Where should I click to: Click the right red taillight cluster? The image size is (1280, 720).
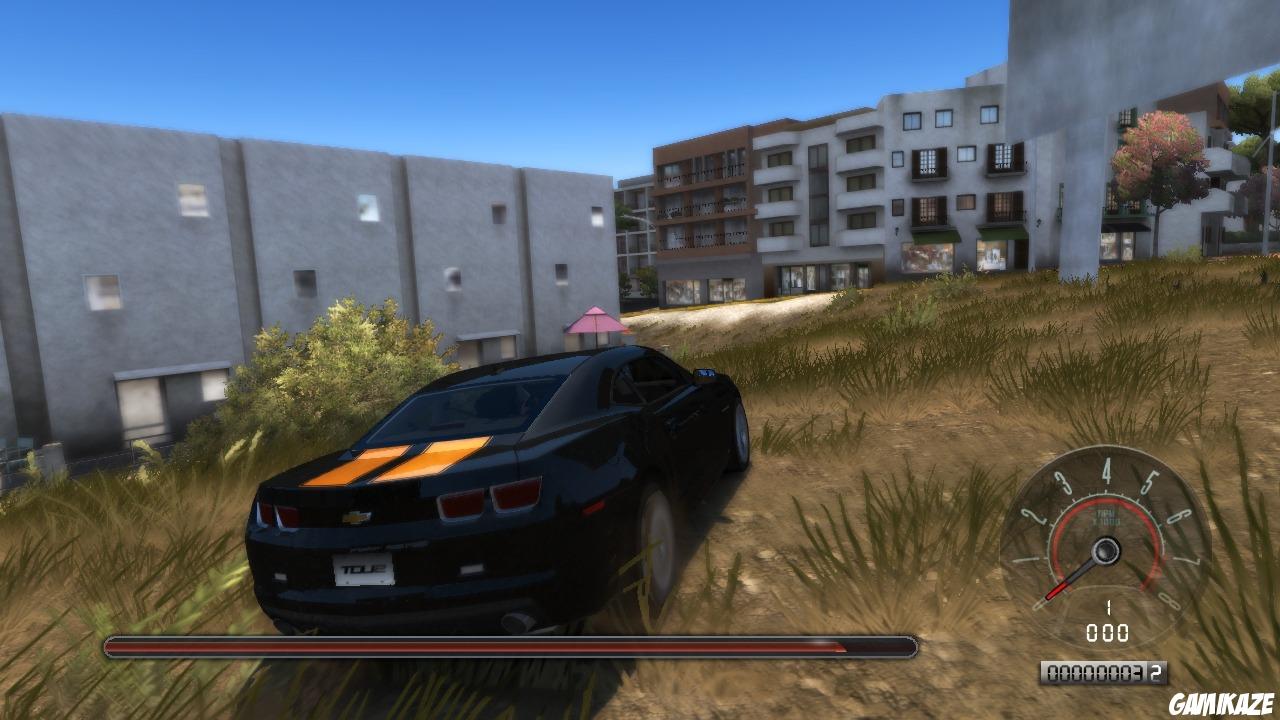click(492, 500)
